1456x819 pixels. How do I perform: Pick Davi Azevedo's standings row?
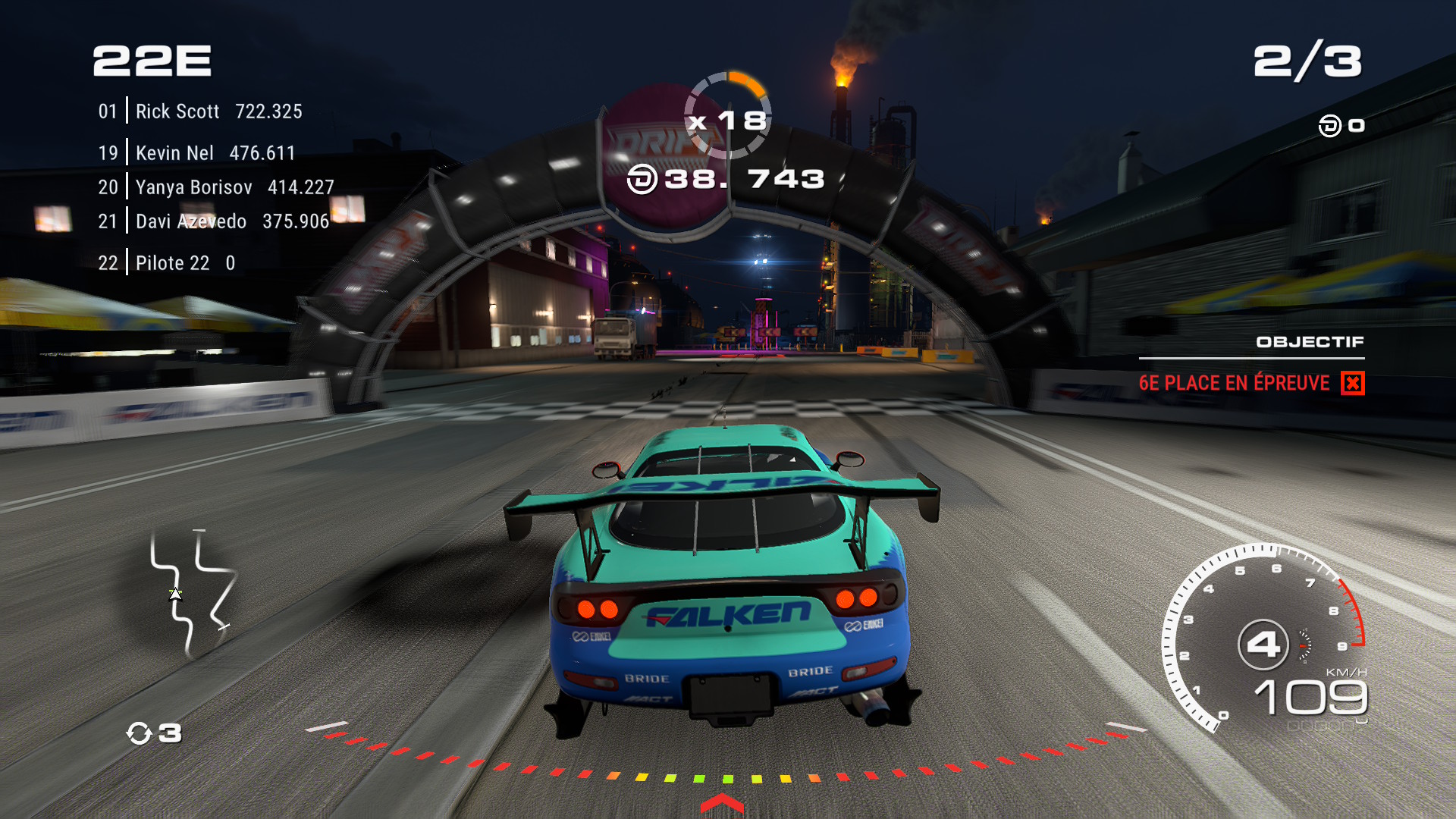[x=213, y=221]
